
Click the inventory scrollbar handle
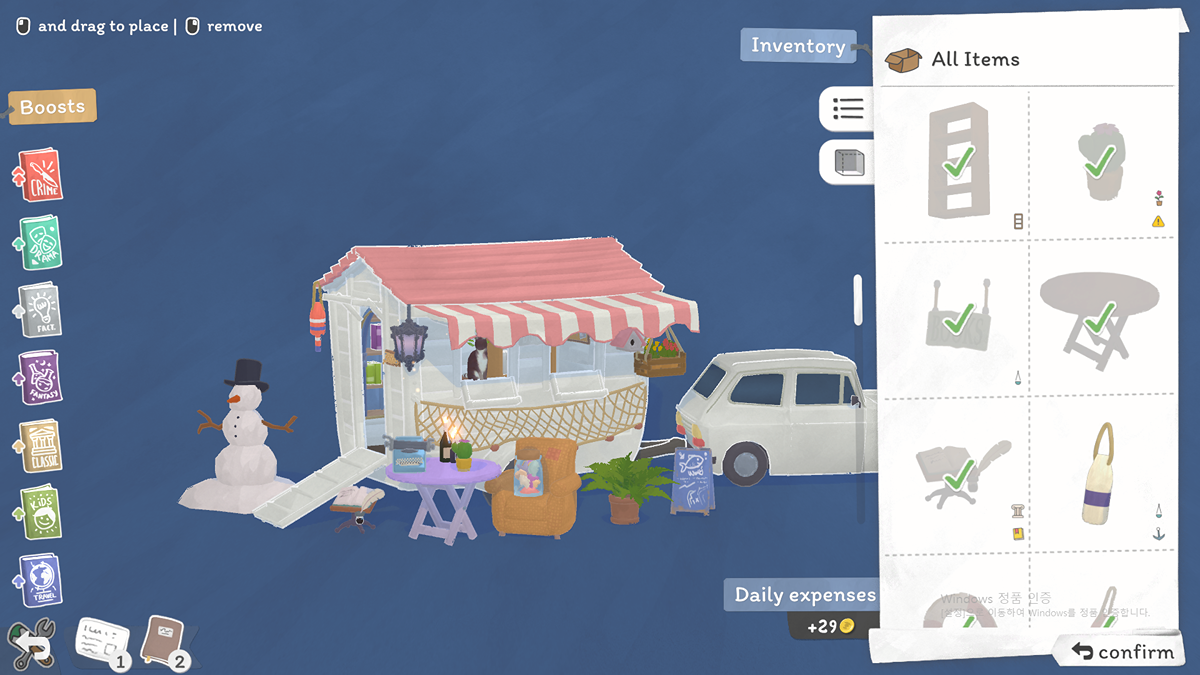click(x=857, y=299)
